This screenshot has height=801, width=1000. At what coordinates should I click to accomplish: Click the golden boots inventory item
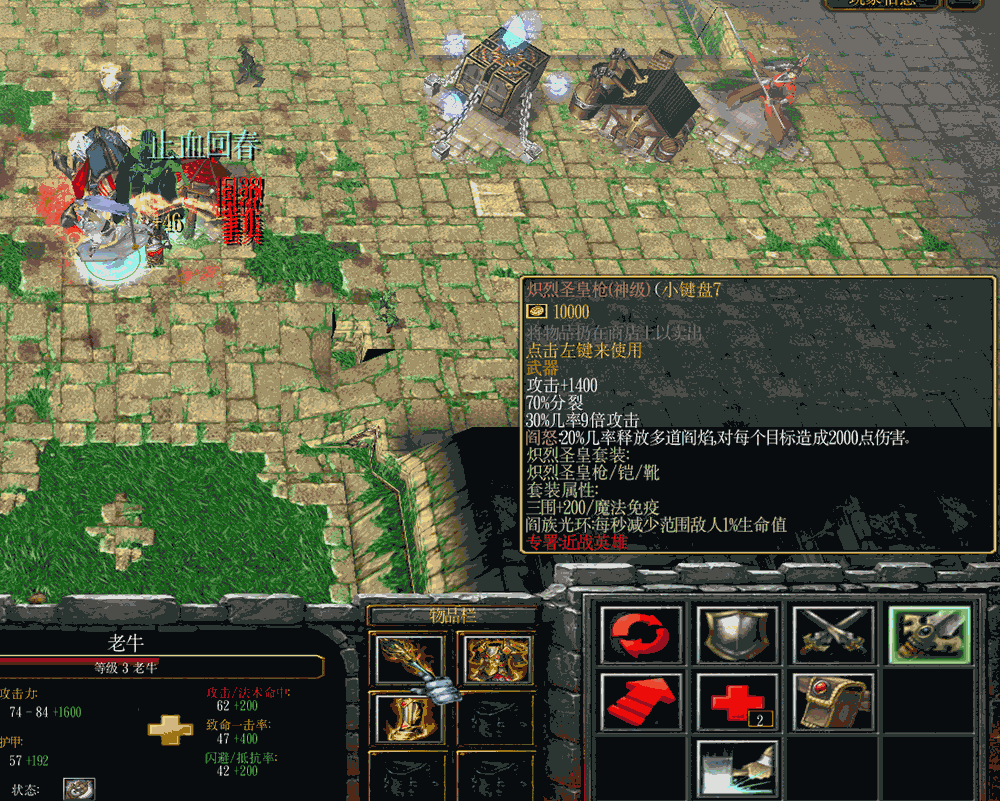[x=410, y=718]
